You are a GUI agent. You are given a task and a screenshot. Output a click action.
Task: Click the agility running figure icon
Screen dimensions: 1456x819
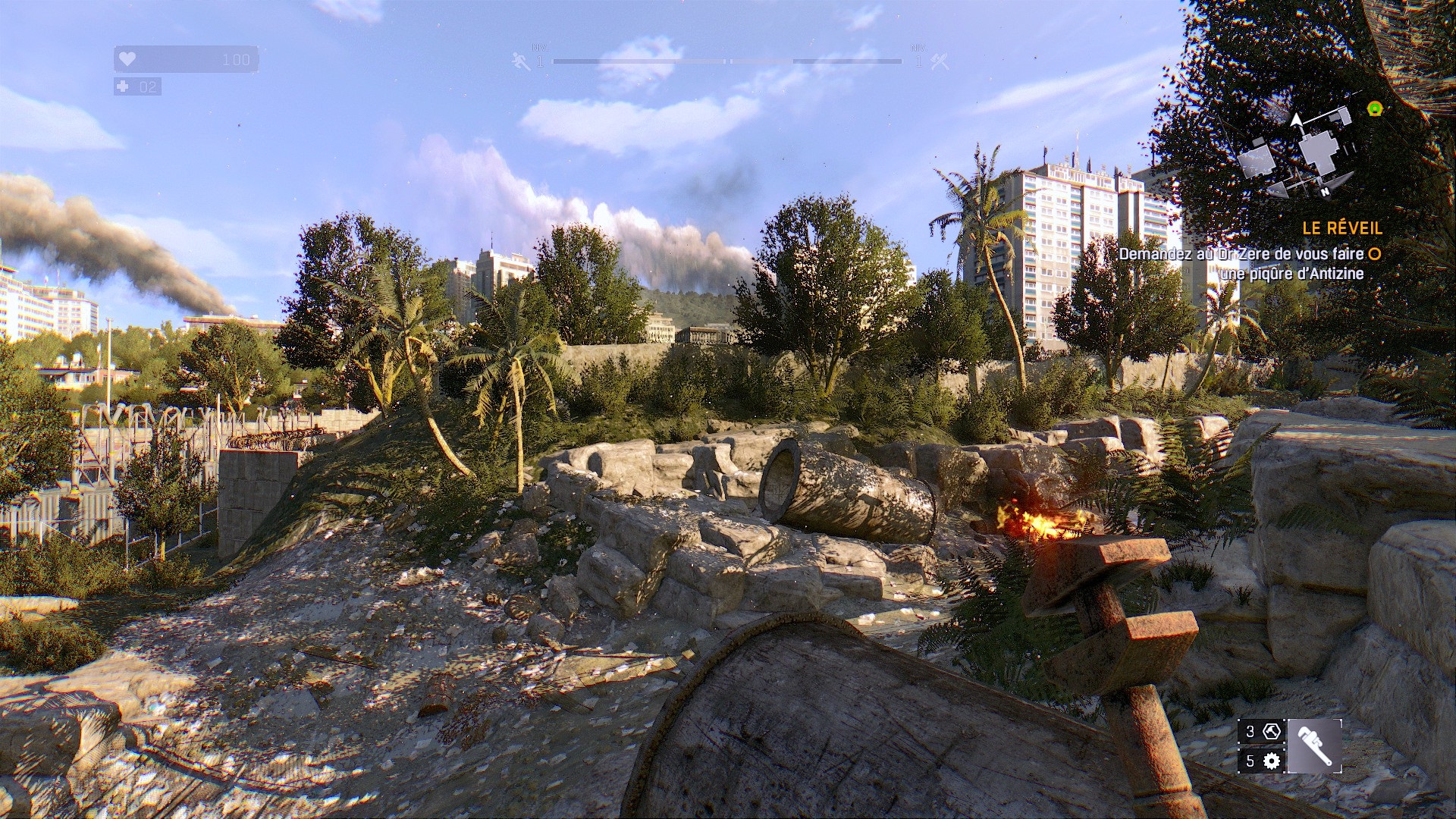(521, 61)
